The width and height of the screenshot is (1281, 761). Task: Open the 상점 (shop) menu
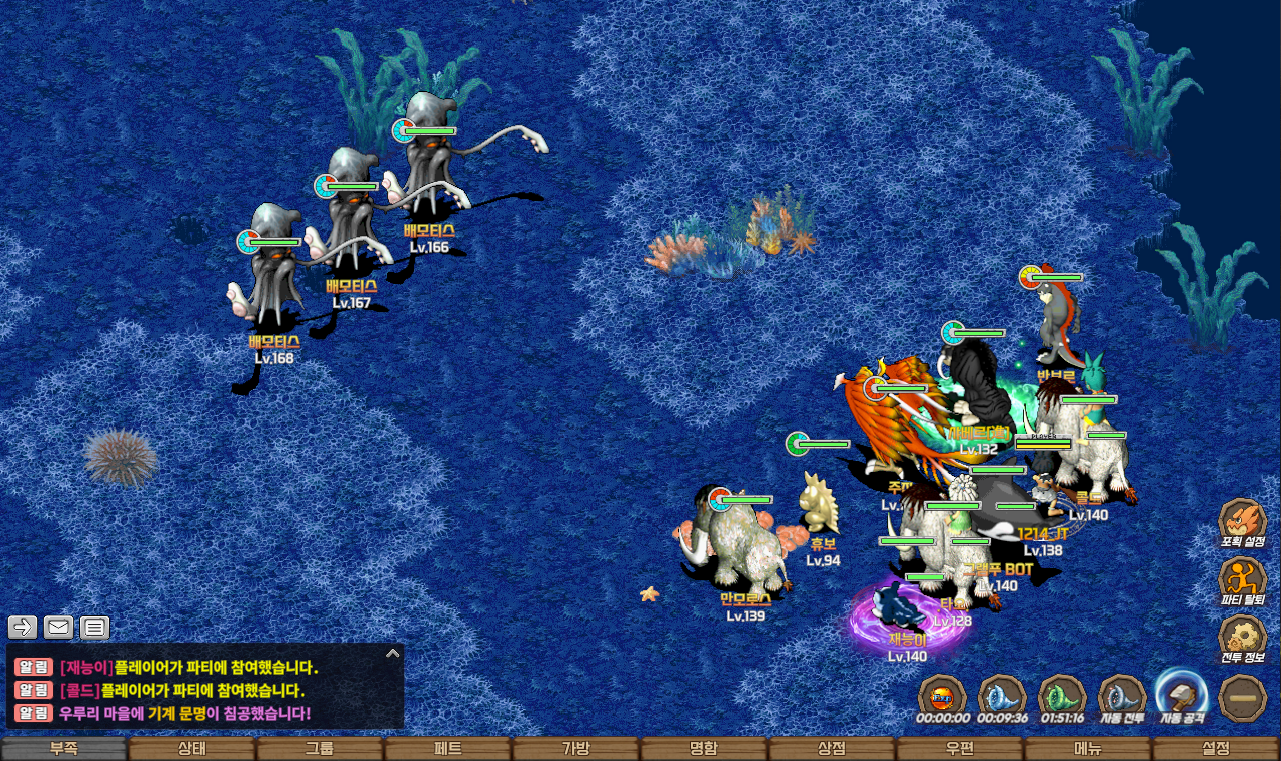pos(832,749)
